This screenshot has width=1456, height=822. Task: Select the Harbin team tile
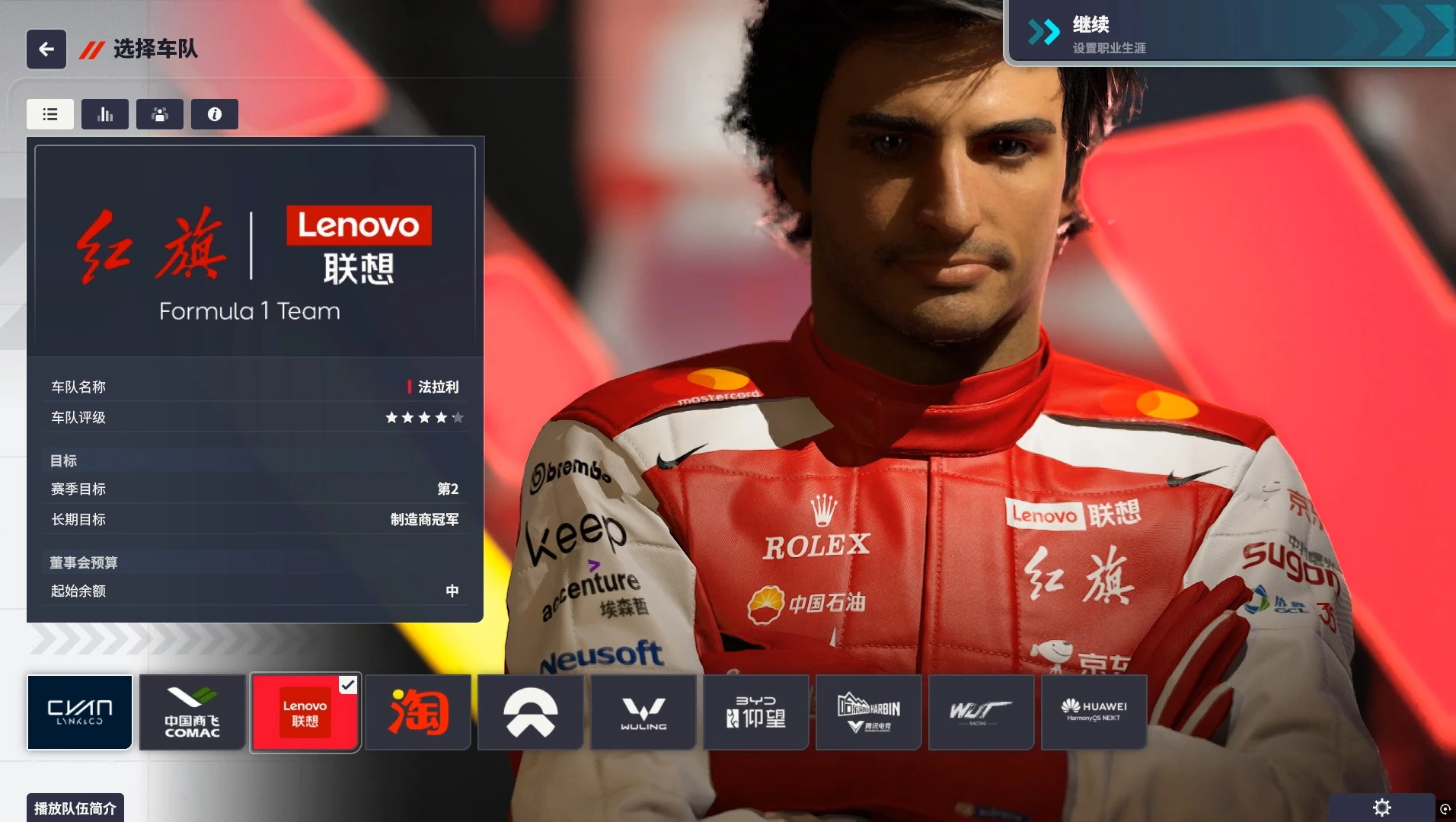pyautogui.click(x=869, y=712)
